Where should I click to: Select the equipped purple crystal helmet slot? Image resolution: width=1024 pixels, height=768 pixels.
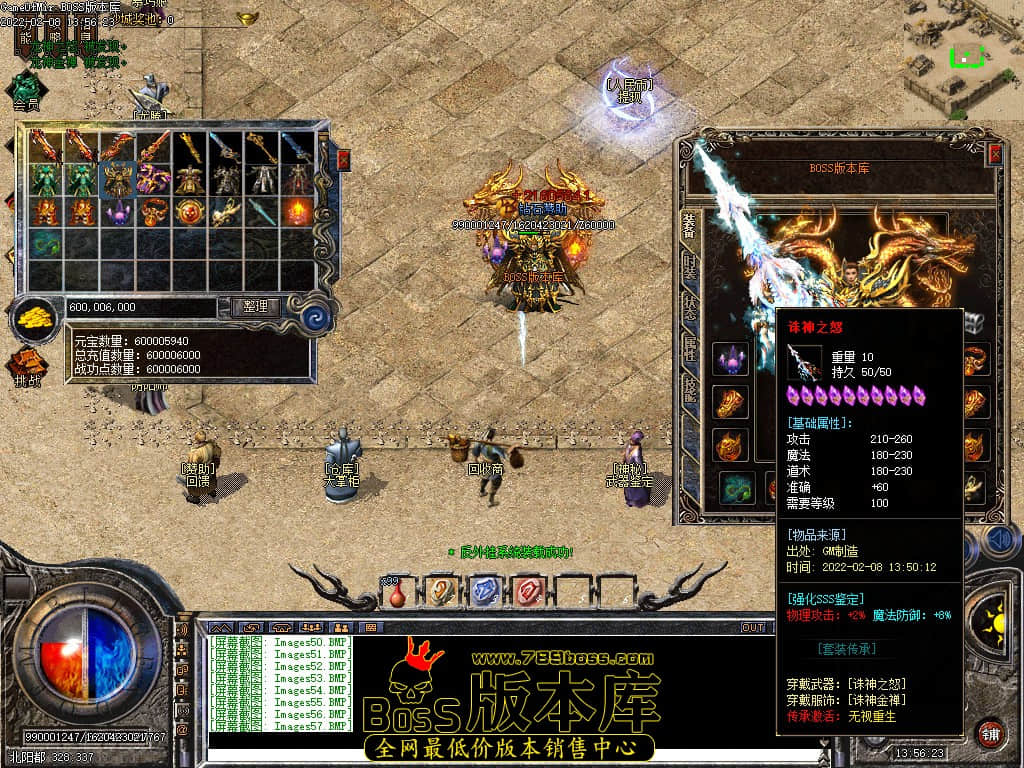coord(731,361)
